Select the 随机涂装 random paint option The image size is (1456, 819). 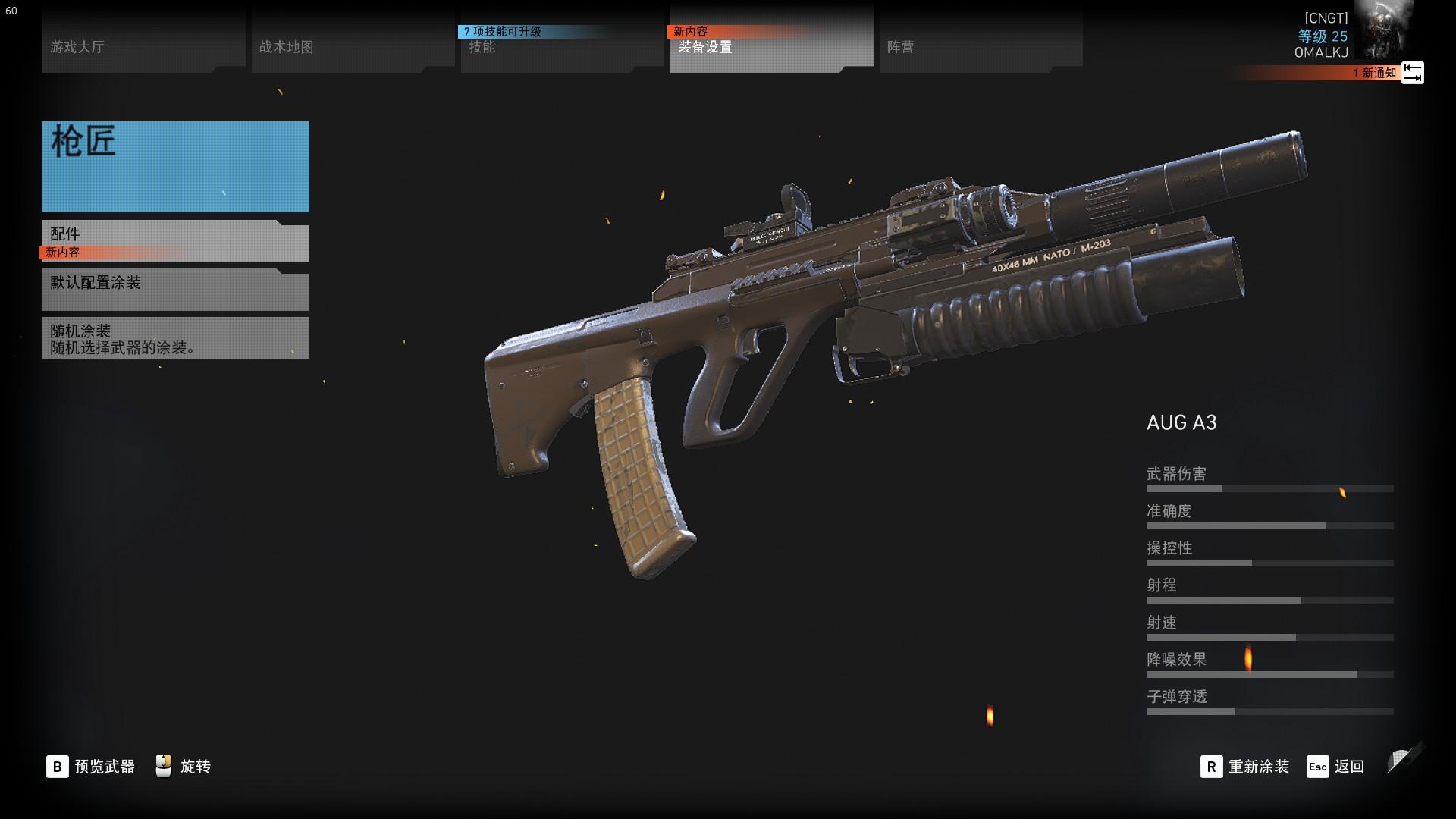175,338
